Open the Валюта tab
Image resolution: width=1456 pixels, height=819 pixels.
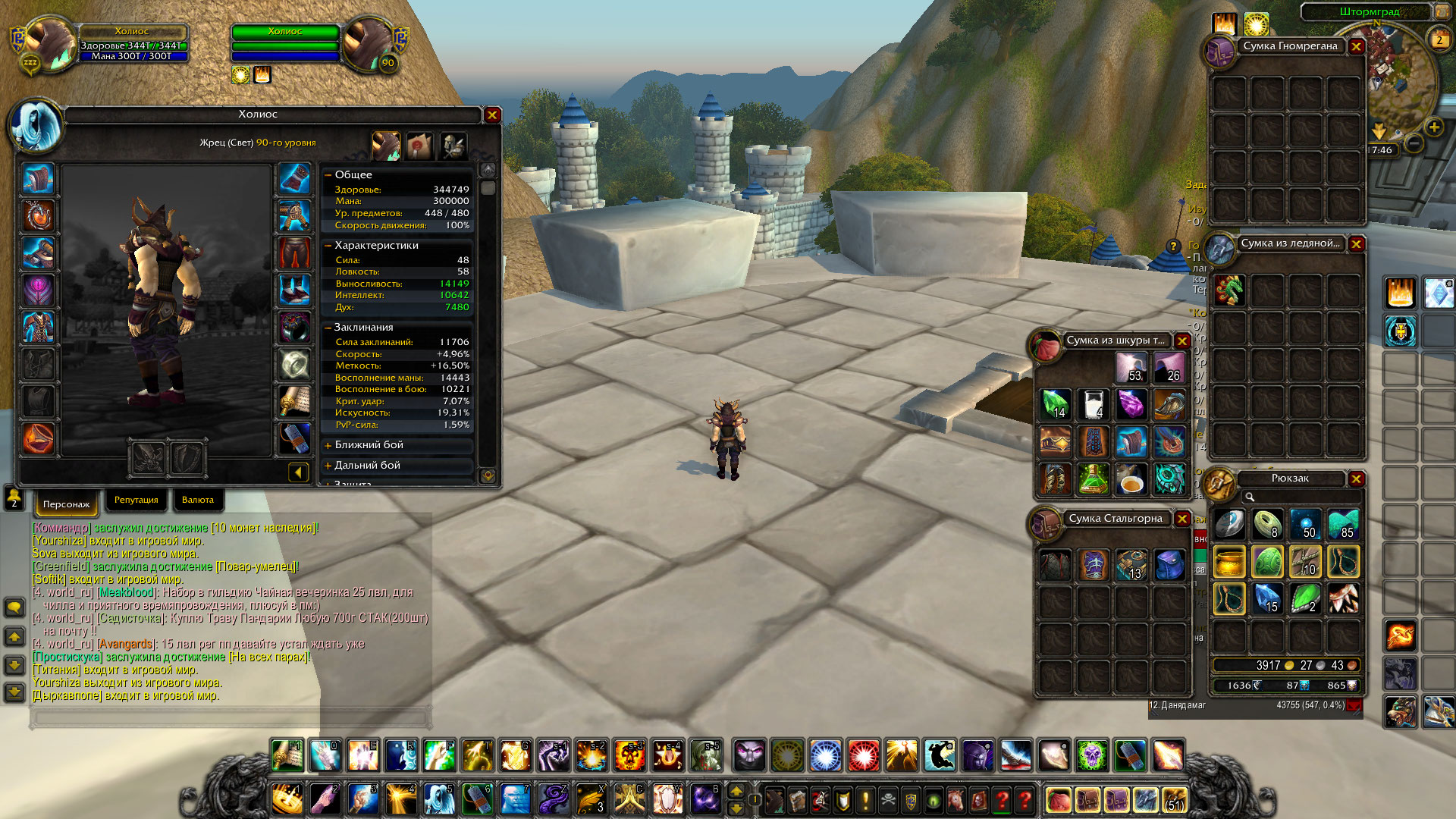coord(198,500)
